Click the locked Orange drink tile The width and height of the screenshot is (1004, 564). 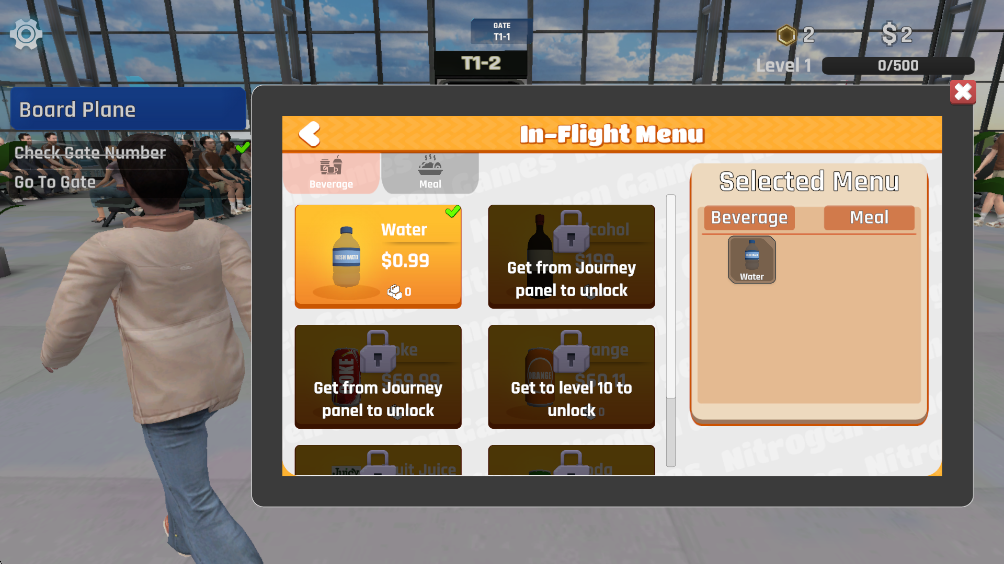click(571, 376)
